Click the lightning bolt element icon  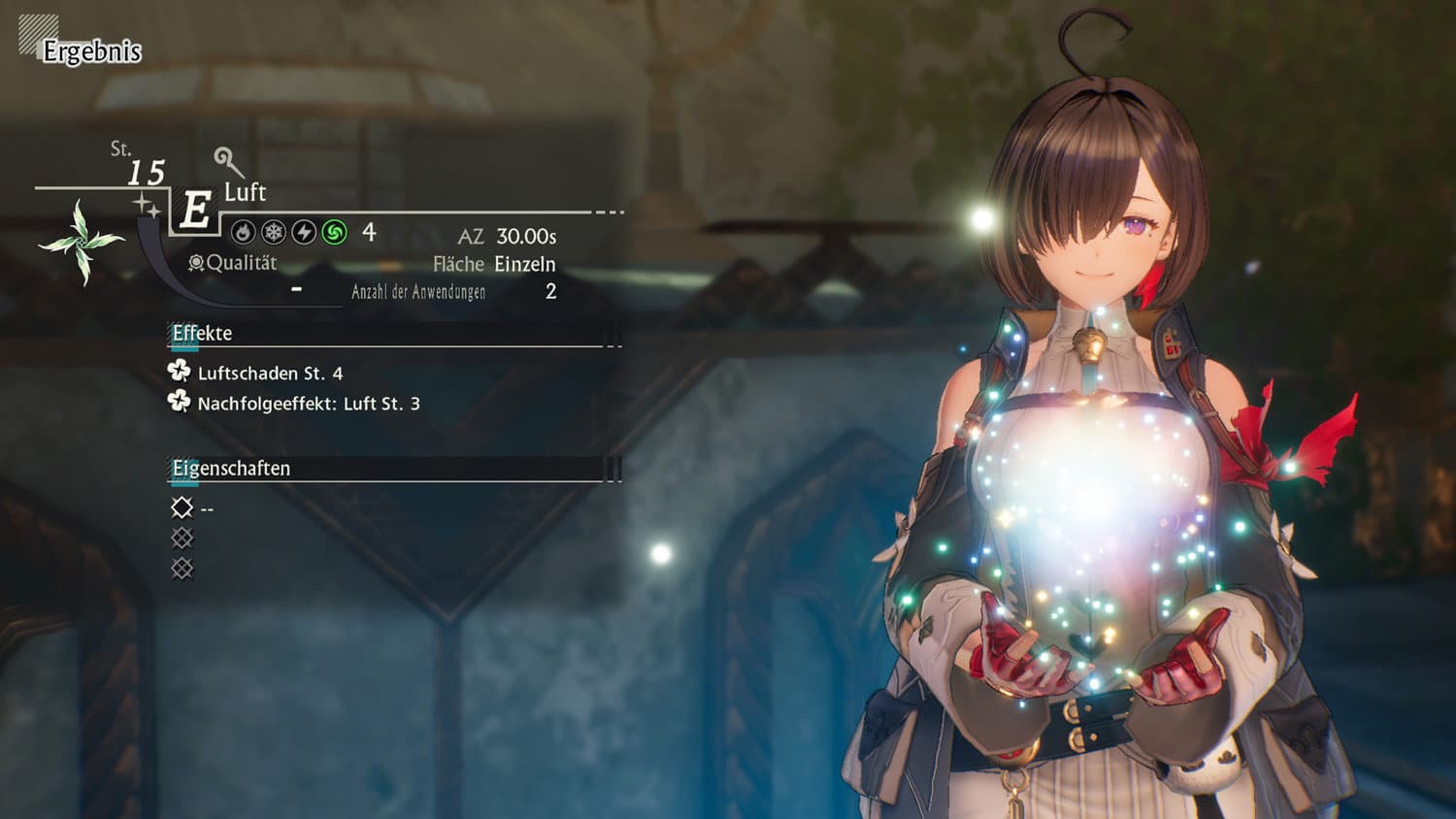point(304,232)
